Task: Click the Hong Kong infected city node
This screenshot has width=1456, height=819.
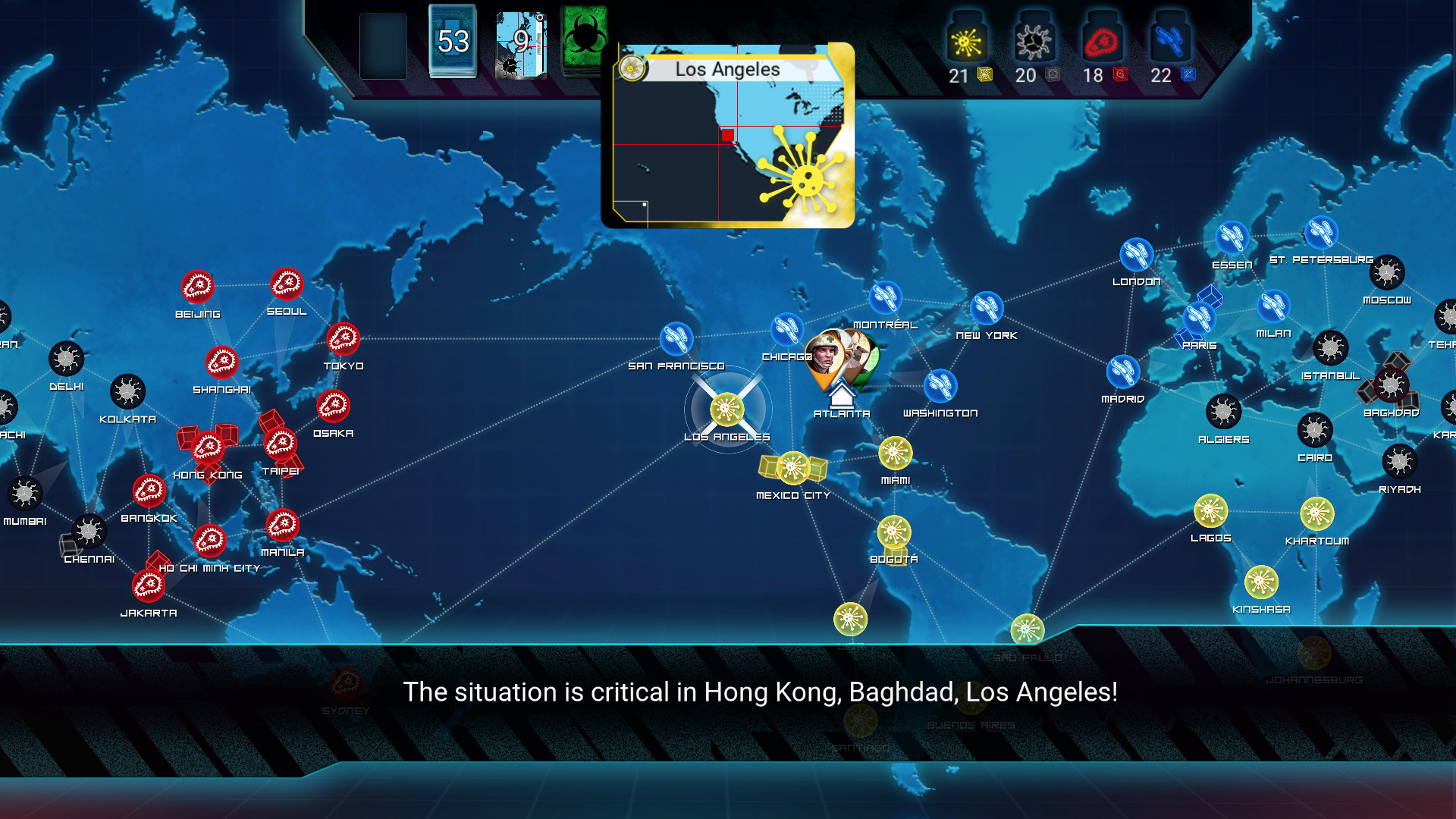Action: click(x=206, y=447)
